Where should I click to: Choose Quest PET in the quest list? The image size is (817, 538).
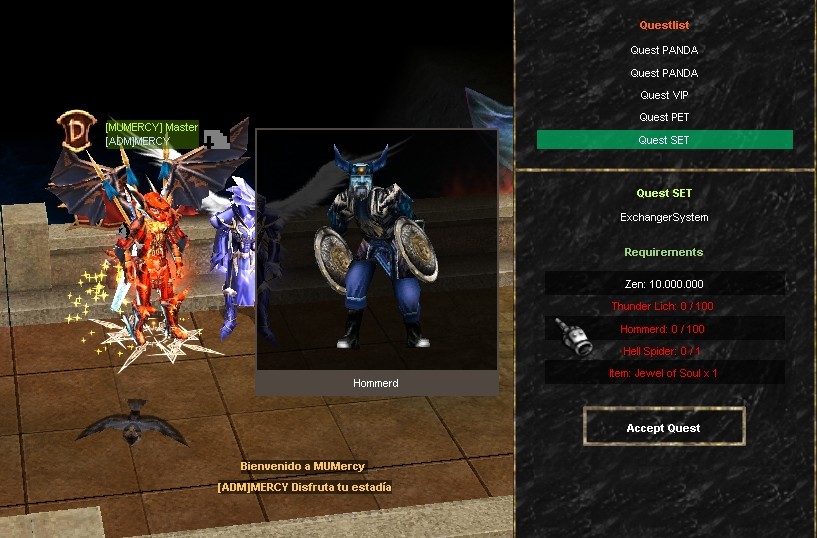coord(664,117)
